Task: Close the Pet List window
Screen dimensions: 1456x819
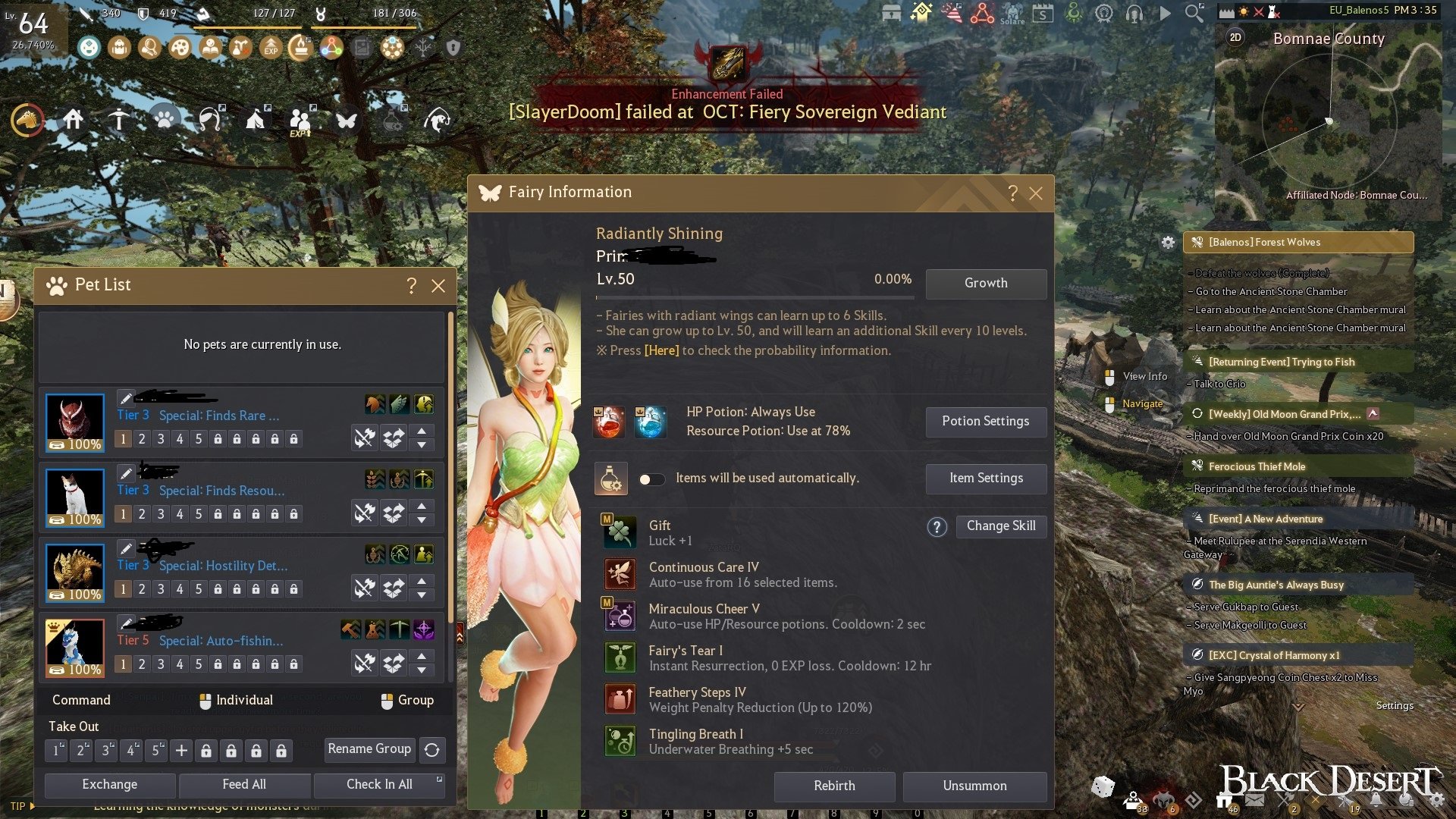Action: 438,286
